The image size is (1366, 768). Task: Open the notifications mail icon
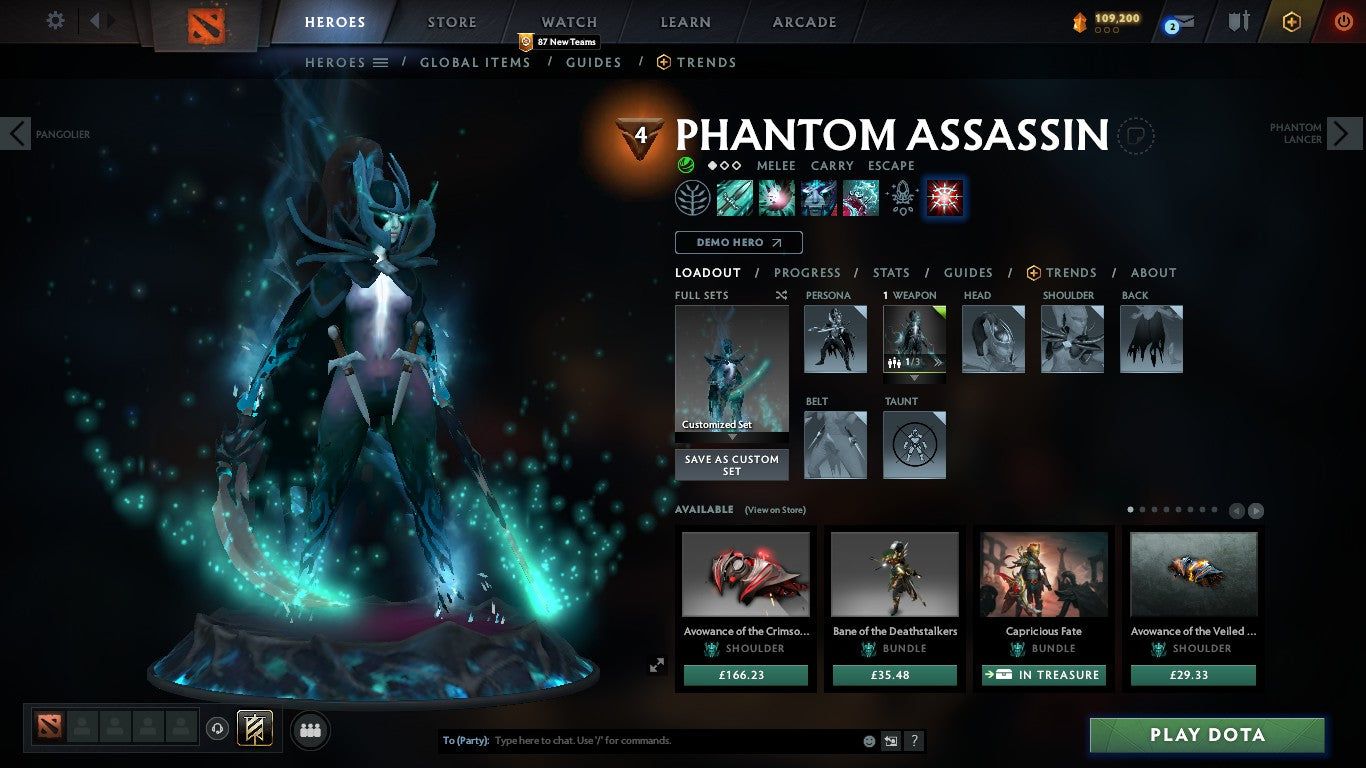(x=1185, y=22)
